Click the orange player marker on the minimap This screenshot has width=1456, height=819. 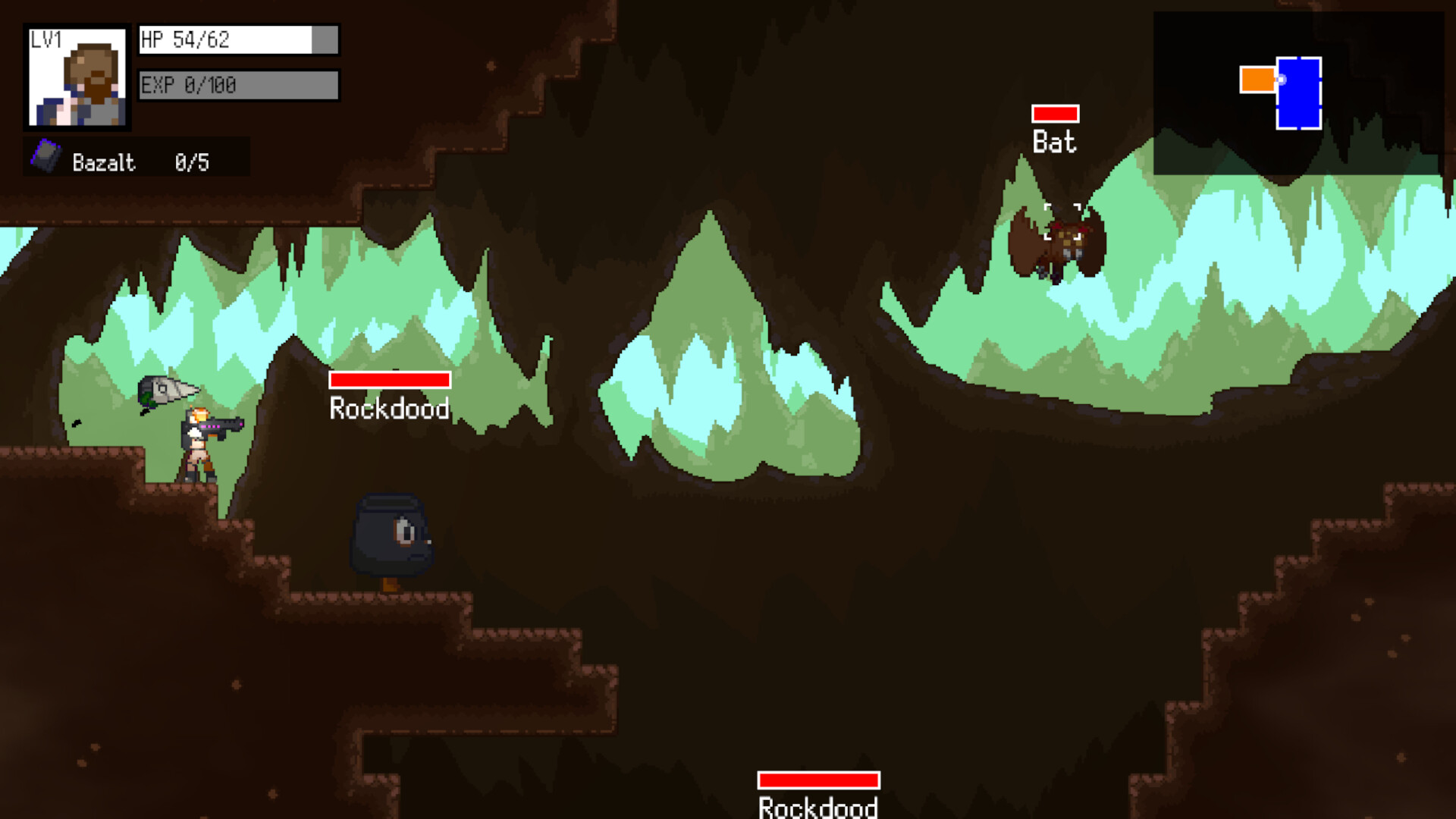(x=1258, y=78)
